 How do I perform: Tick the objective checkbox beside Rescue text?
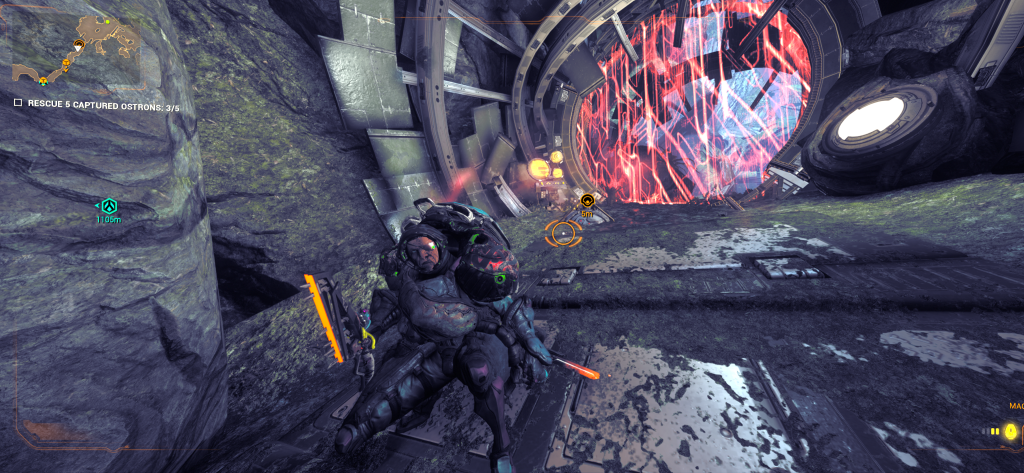point(18,103)
